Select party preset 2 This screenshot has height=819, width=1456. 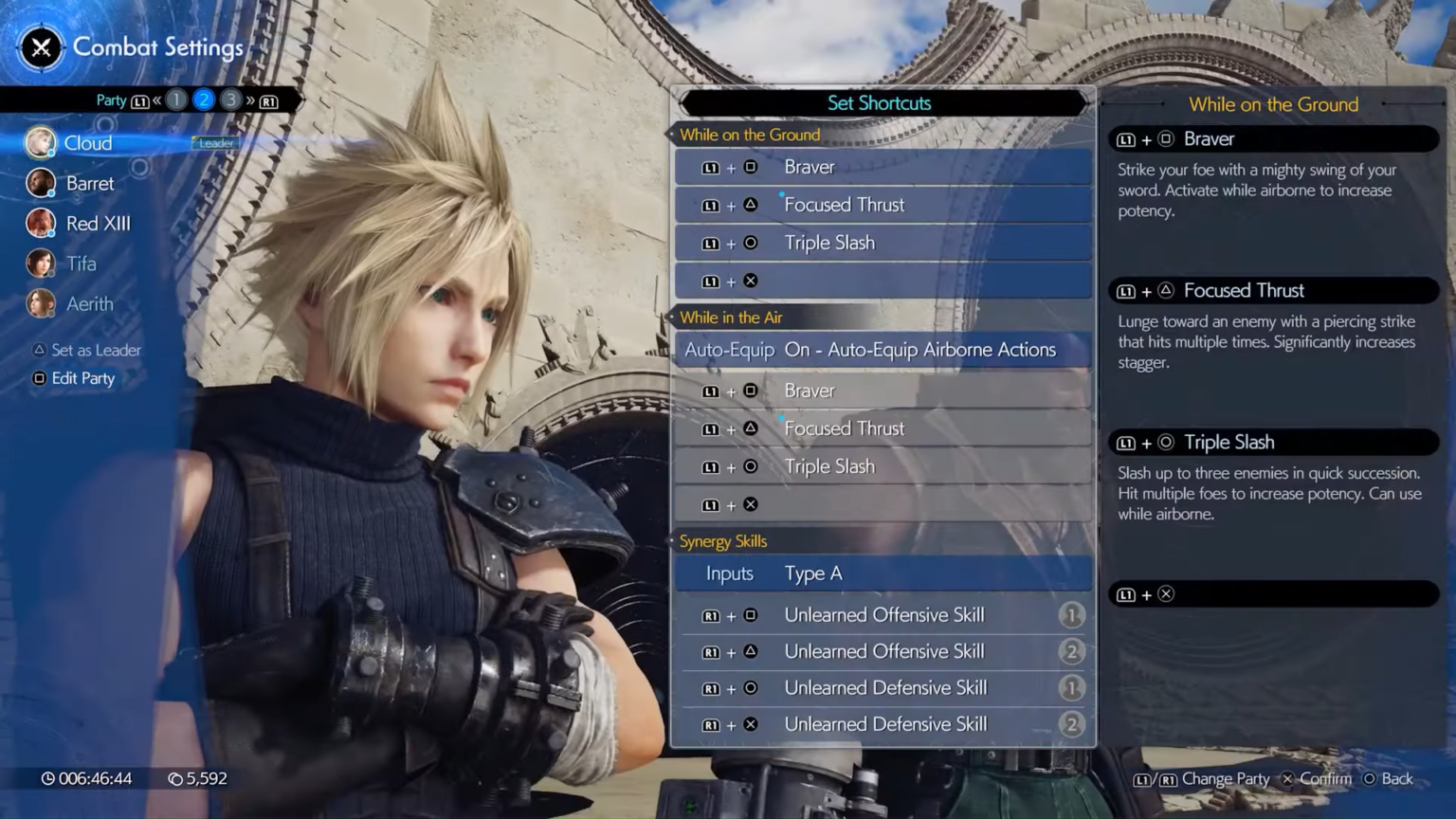coord(203,100)
